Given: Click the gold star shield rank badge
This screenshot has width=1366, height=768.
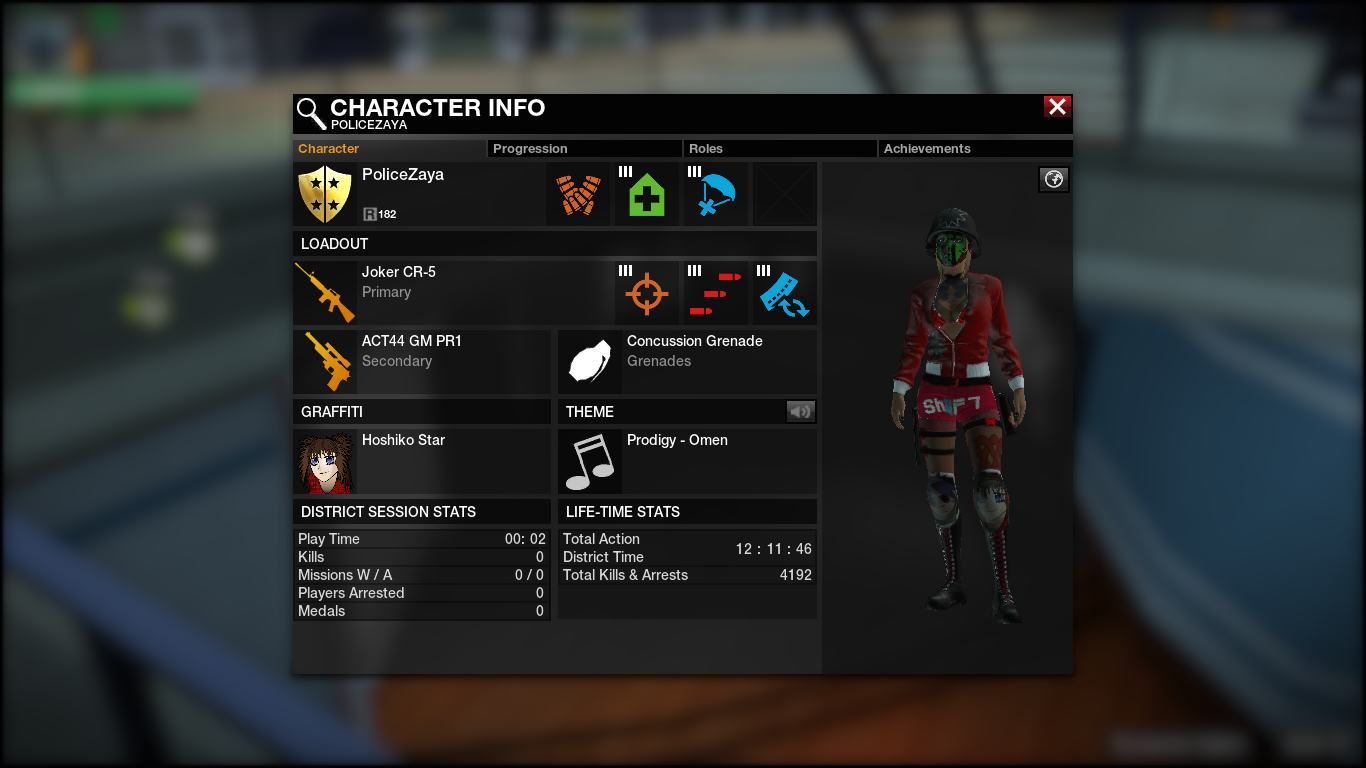Looking at the screenshot, I should pyautogui.click(x=325, y=194).
